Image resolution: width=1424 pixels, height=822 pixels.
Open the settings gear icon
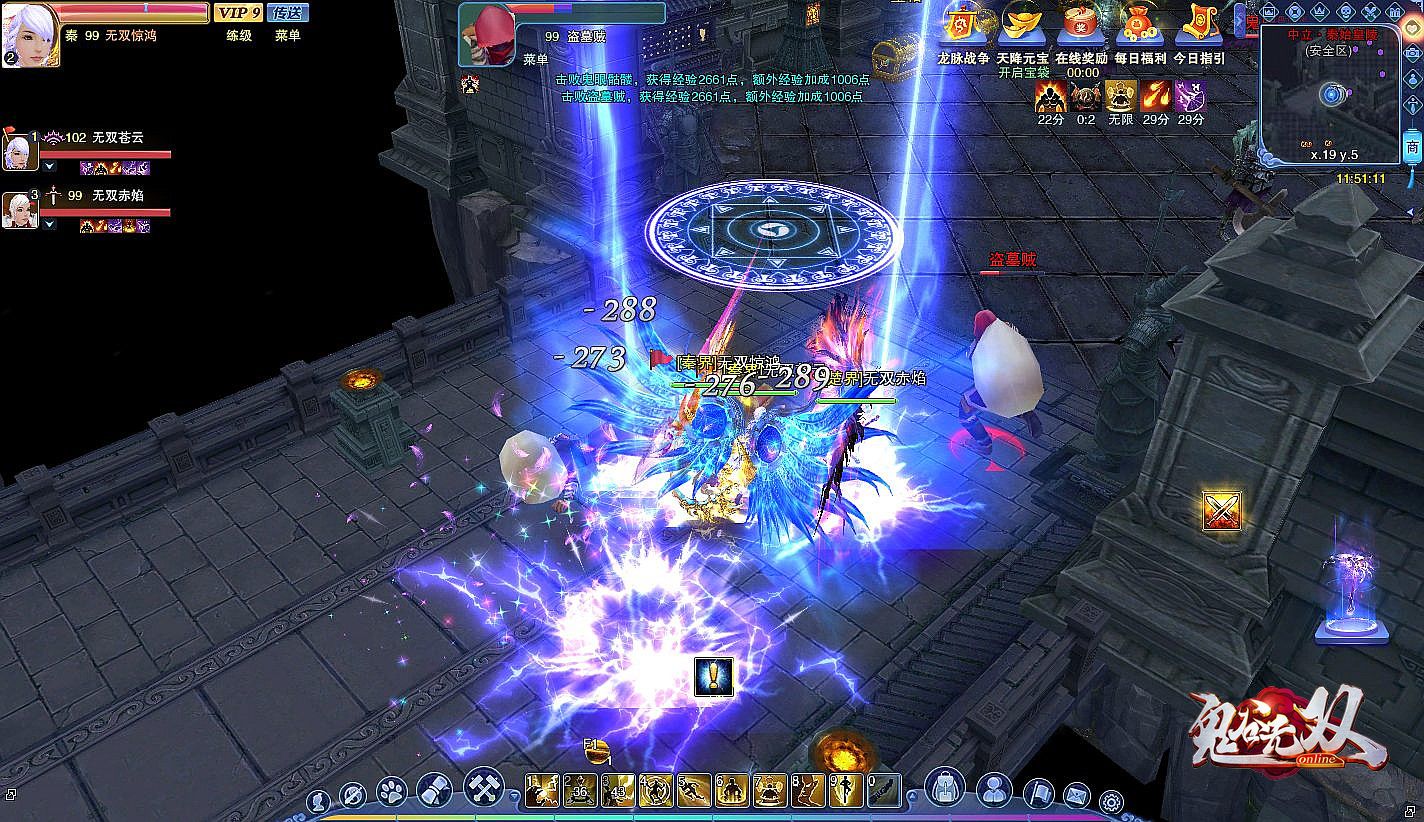point(1111,800)
